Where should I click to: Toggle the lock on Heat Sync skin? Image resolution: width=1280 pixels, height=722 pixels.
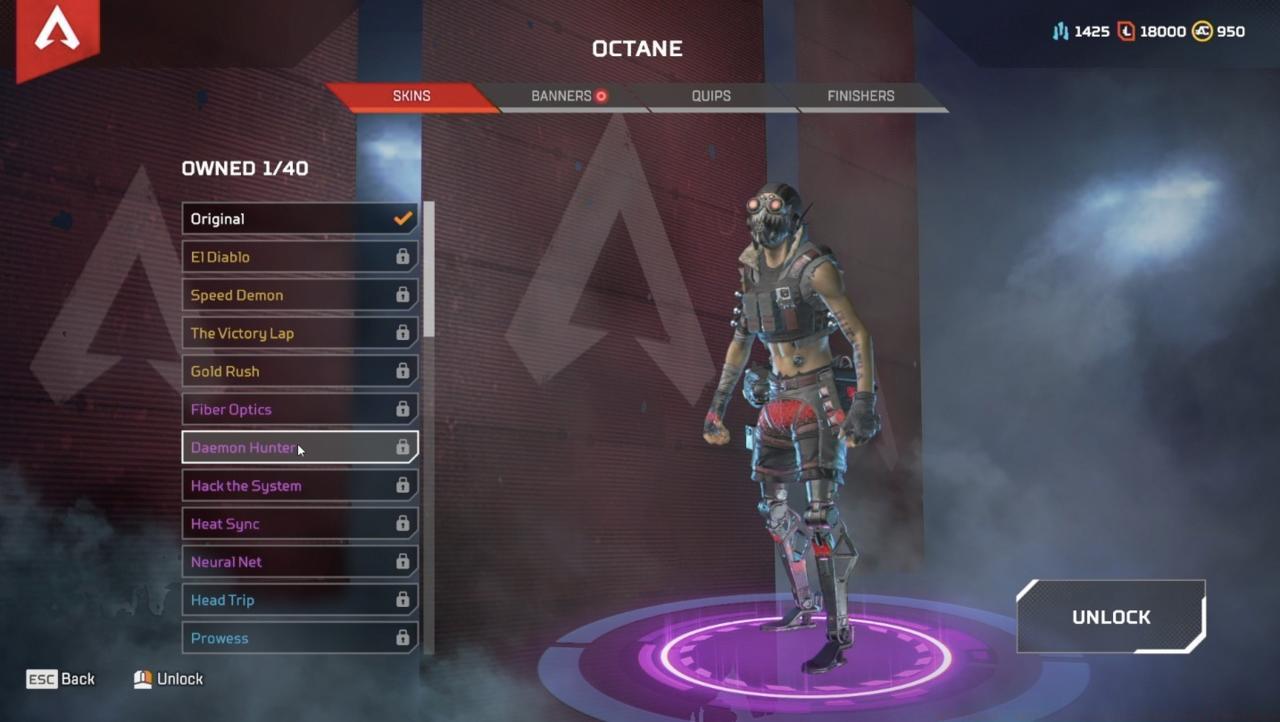point(405,523)
